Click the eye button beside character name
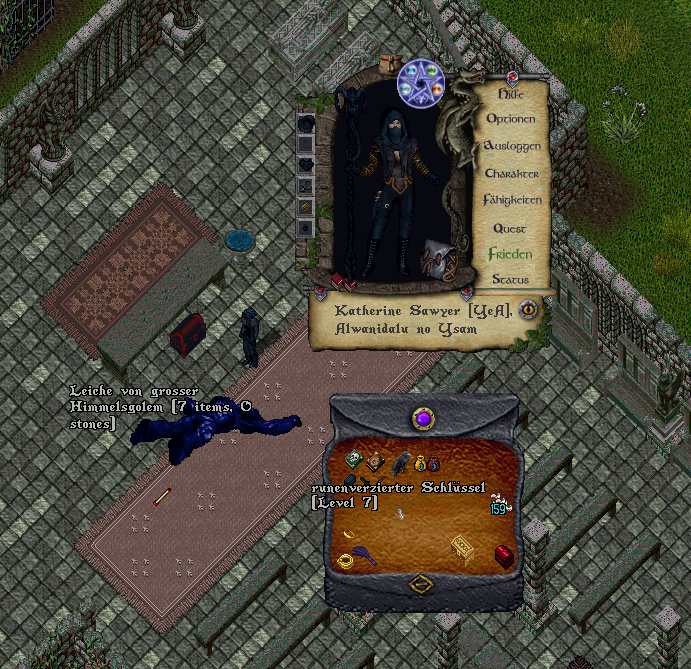 point(528,309)
